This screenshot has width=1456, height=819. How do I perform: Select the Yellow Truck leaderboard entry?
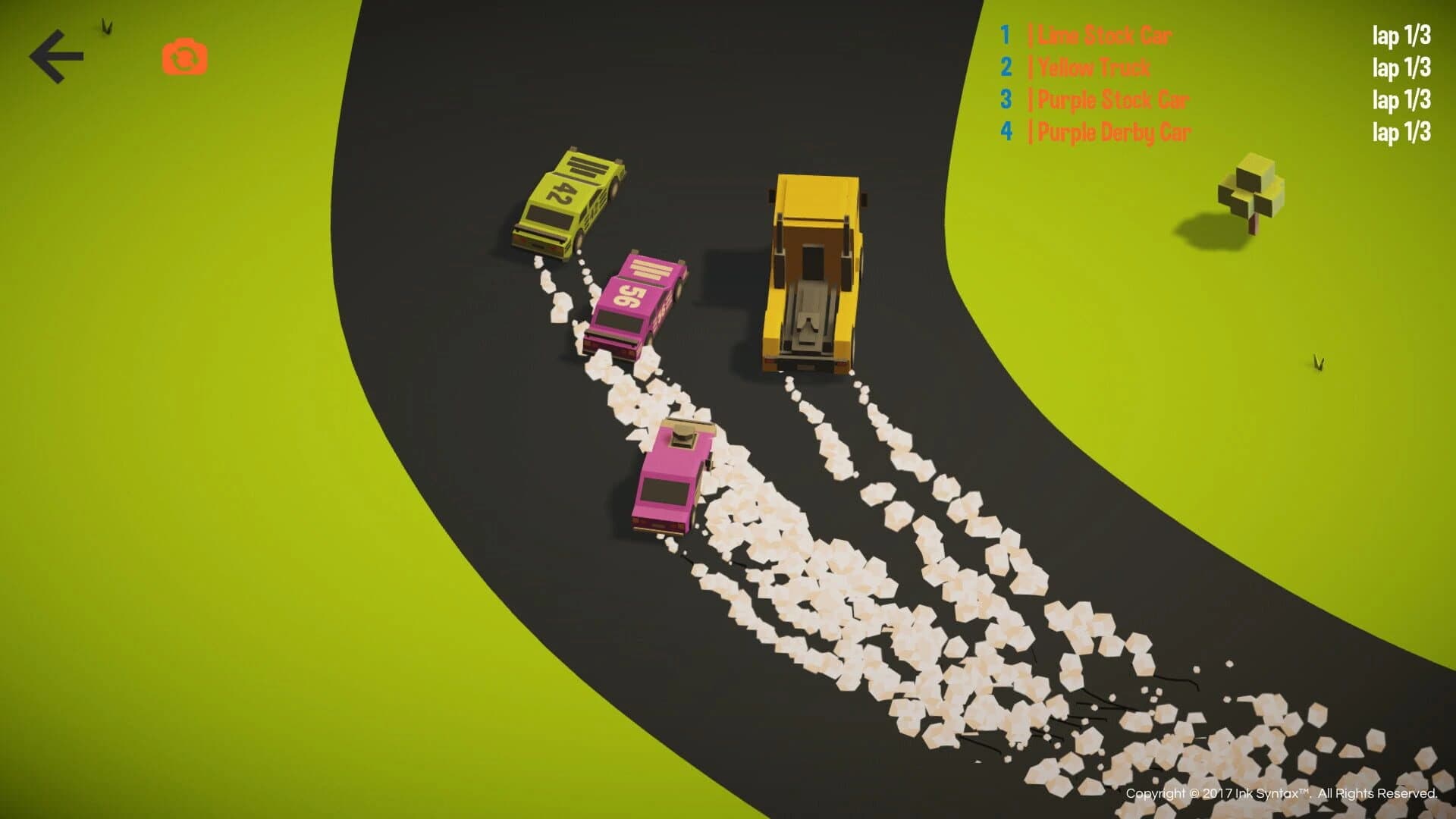pos(1092,67)
